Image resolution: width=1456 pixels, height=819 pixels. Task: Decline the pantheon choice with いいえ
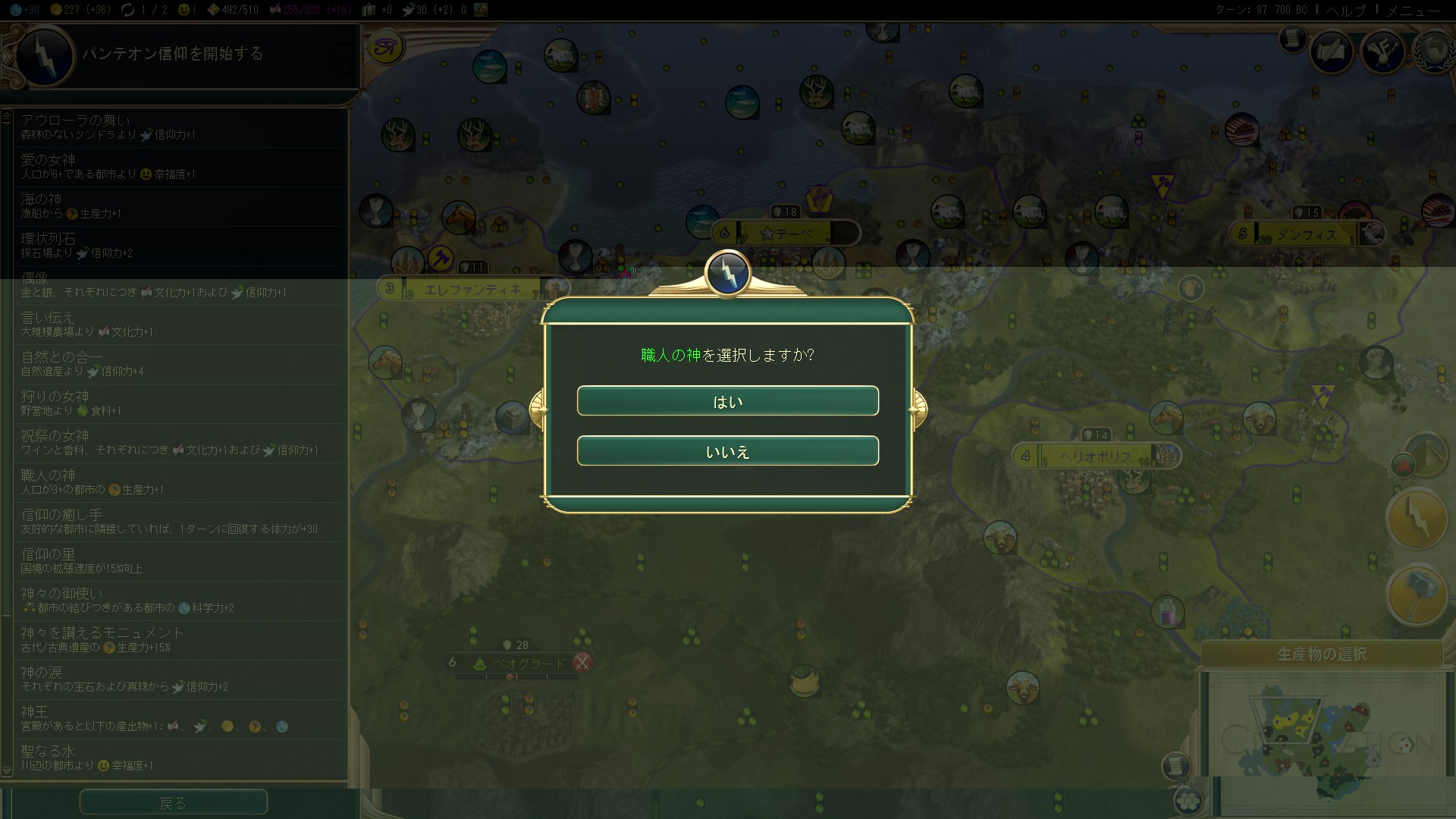727,451
